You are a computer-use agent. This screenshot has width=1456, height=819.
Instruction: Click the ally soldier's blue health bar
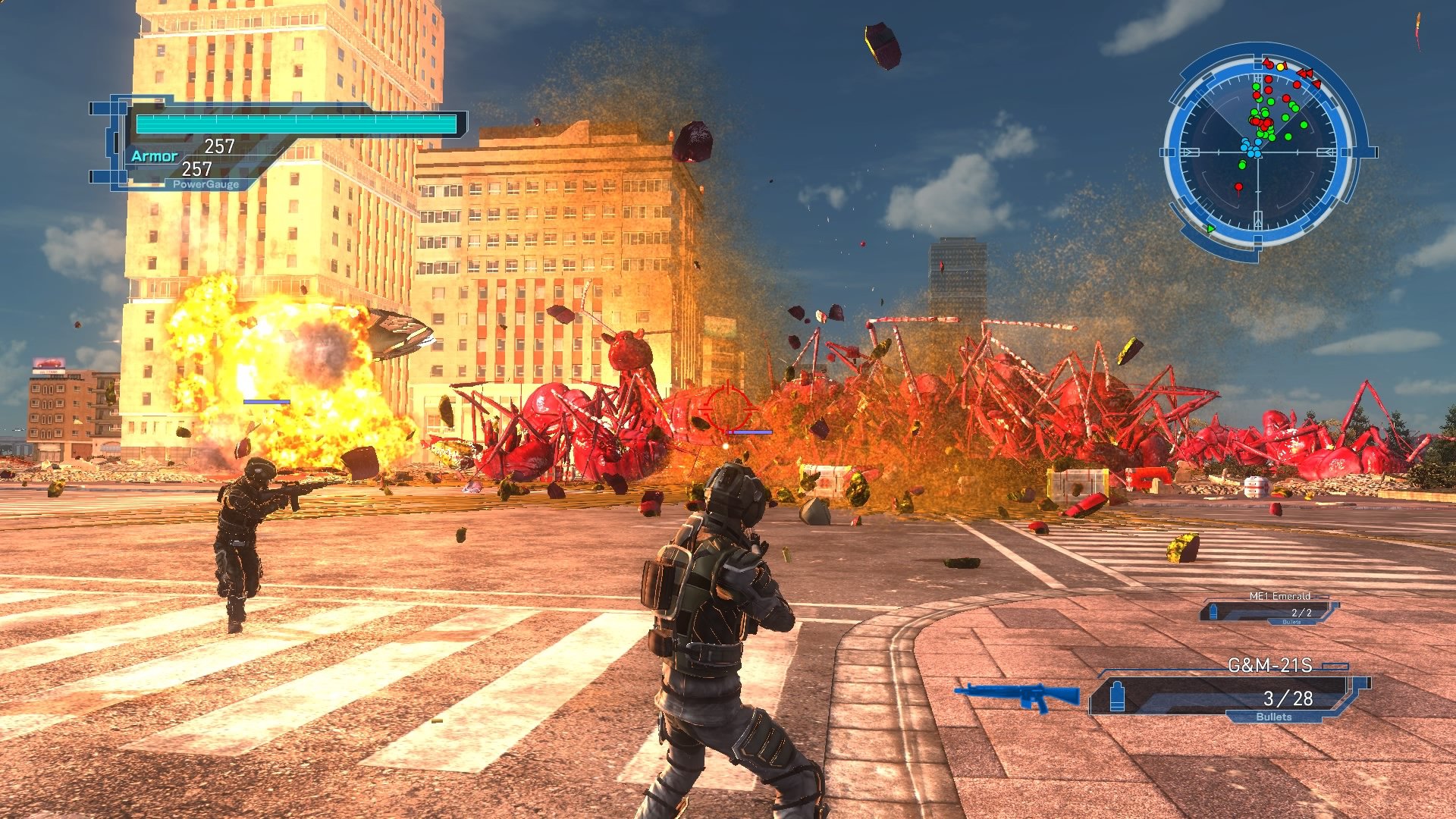tap(267, 402)
